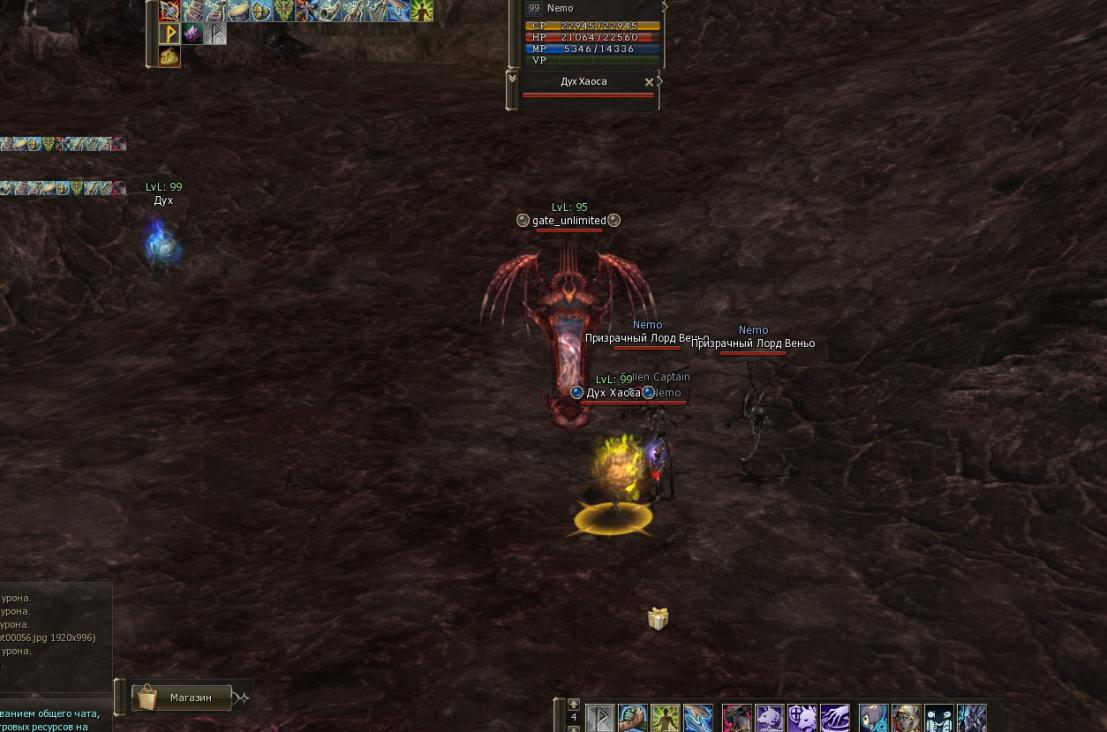Click the blue-hooded character hotbar icon
Viewport: 1107px width, 732px height.
pos(874,717)
